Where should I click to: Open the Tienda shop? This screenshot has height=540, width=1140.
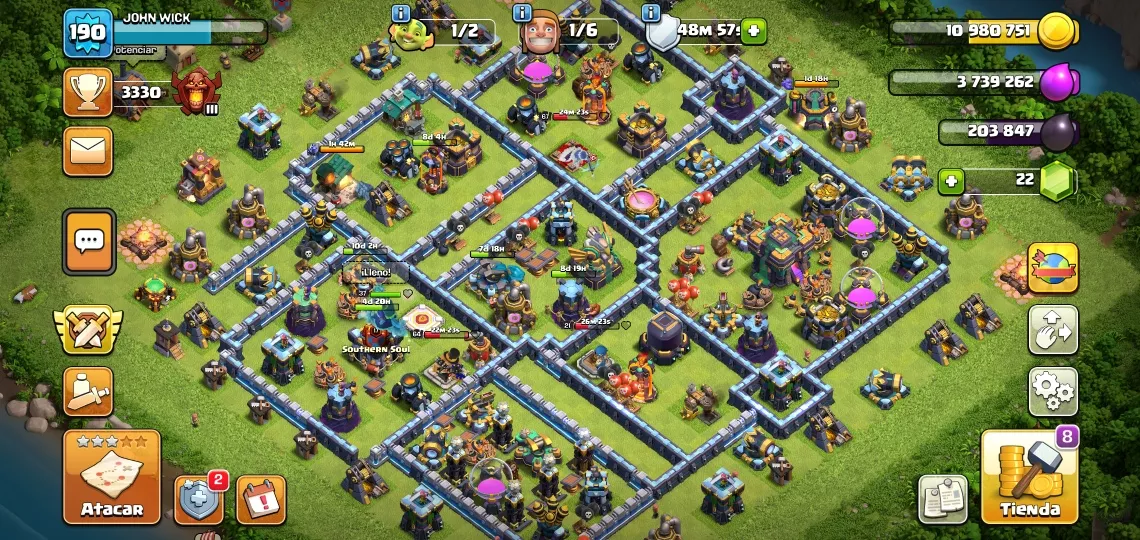pos(1029,477)
